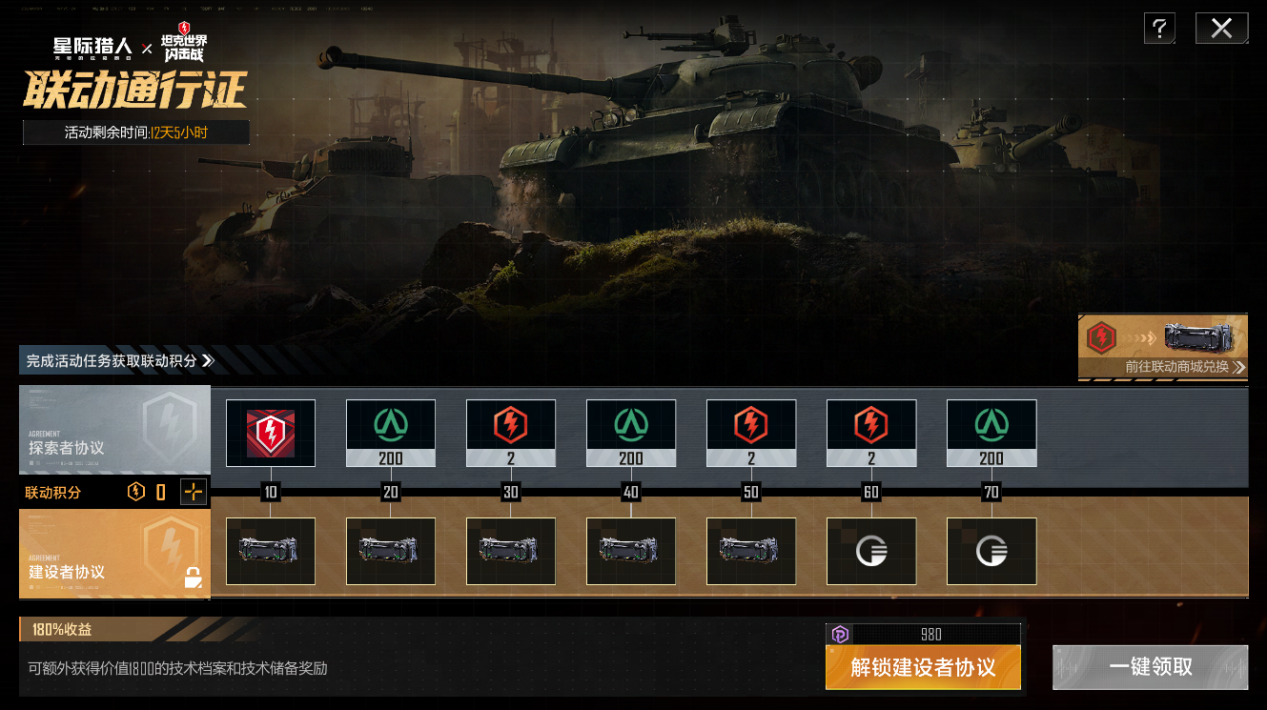Select the supply crate reward at tier 50
The image size is (1267, 710).
[751, 551]
